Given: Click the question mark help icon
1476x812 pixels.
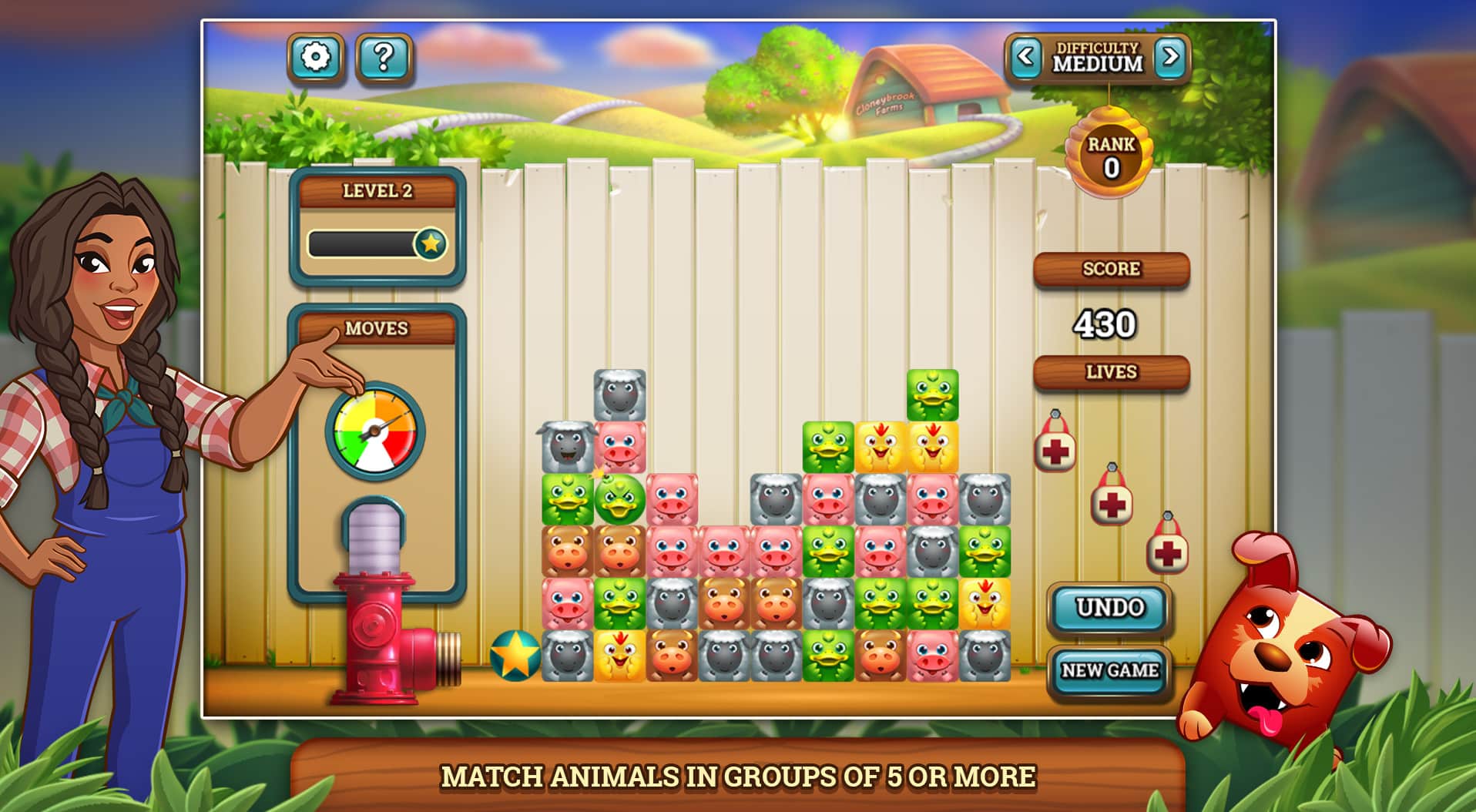Looking at the screenshot, I should (385, 57).
